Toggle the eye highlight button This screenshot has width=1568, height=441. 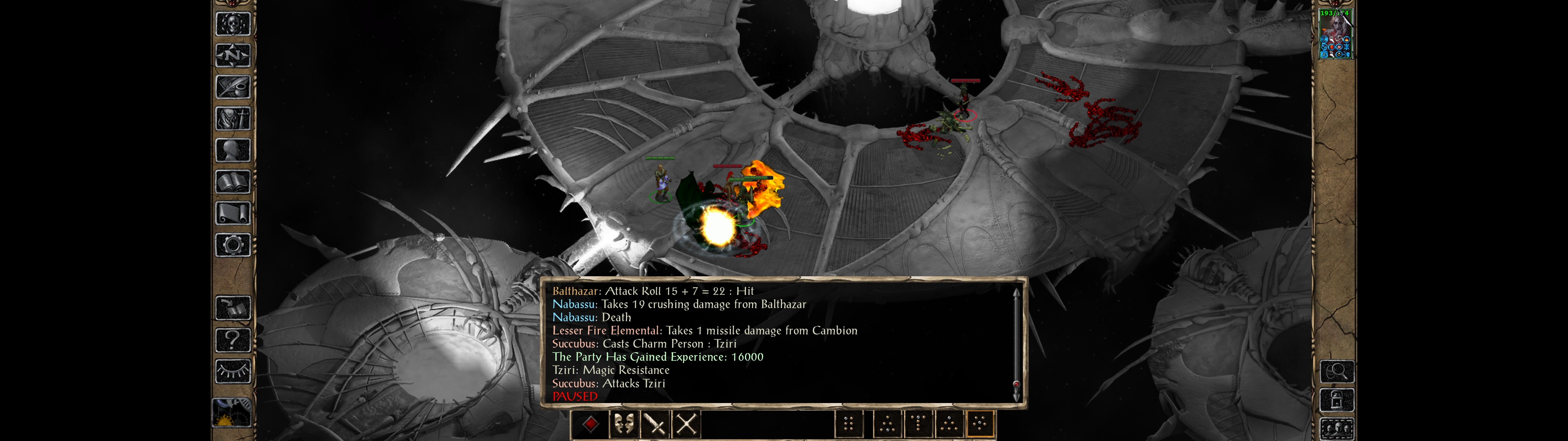(x=233, y=371)
